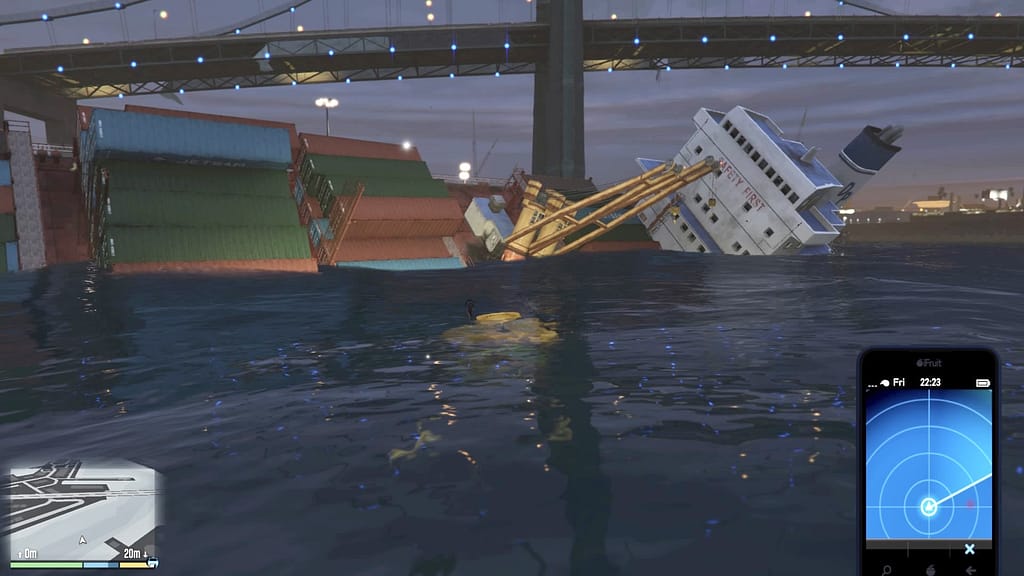Viewport: 1024px width, 576px height.
Task: Click the Trackify radar display on the phone
Action: pyautogui.click(x=928, y=464)
